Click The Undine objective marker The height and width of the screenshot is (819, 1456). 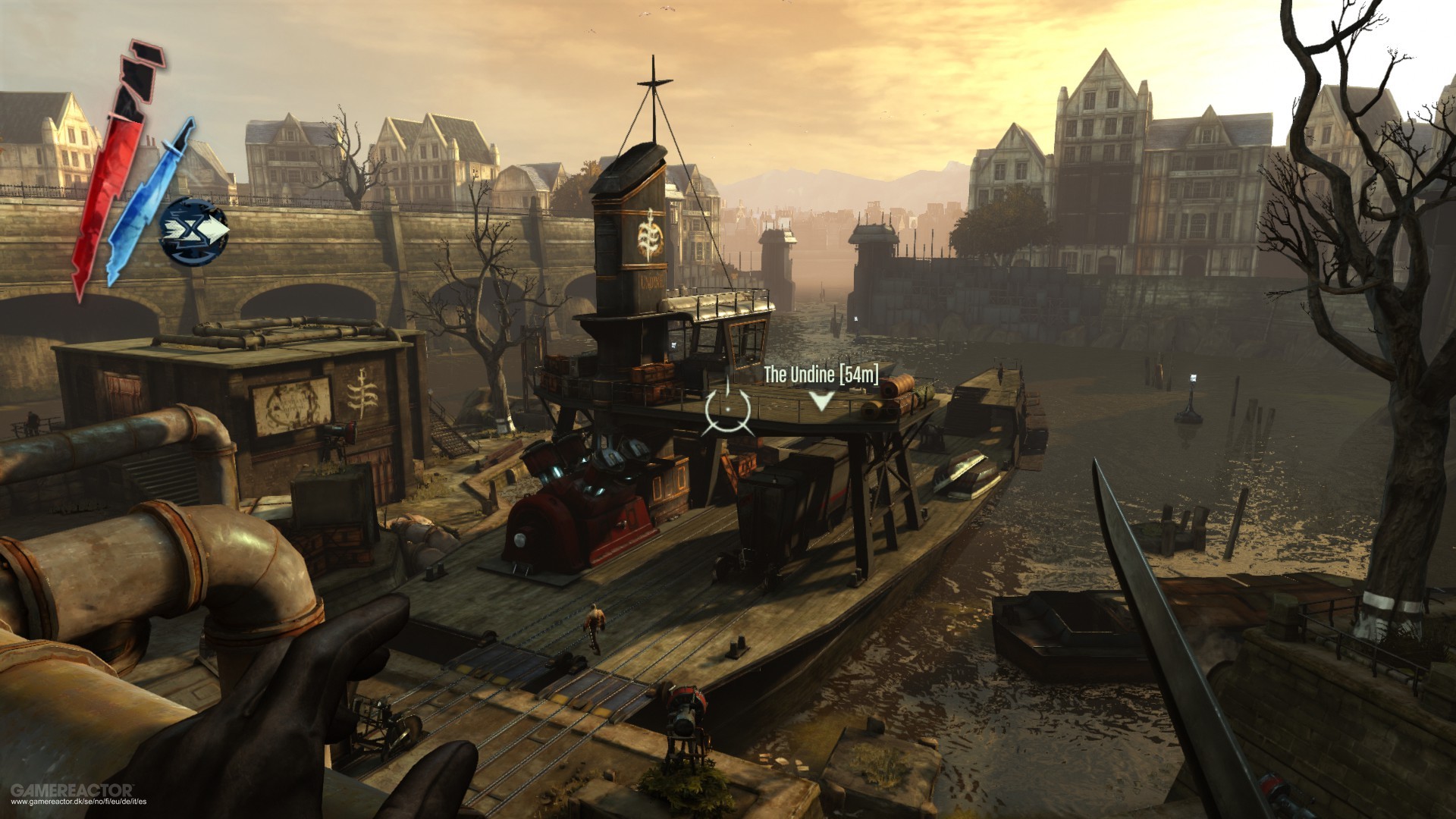click(821, 400)
